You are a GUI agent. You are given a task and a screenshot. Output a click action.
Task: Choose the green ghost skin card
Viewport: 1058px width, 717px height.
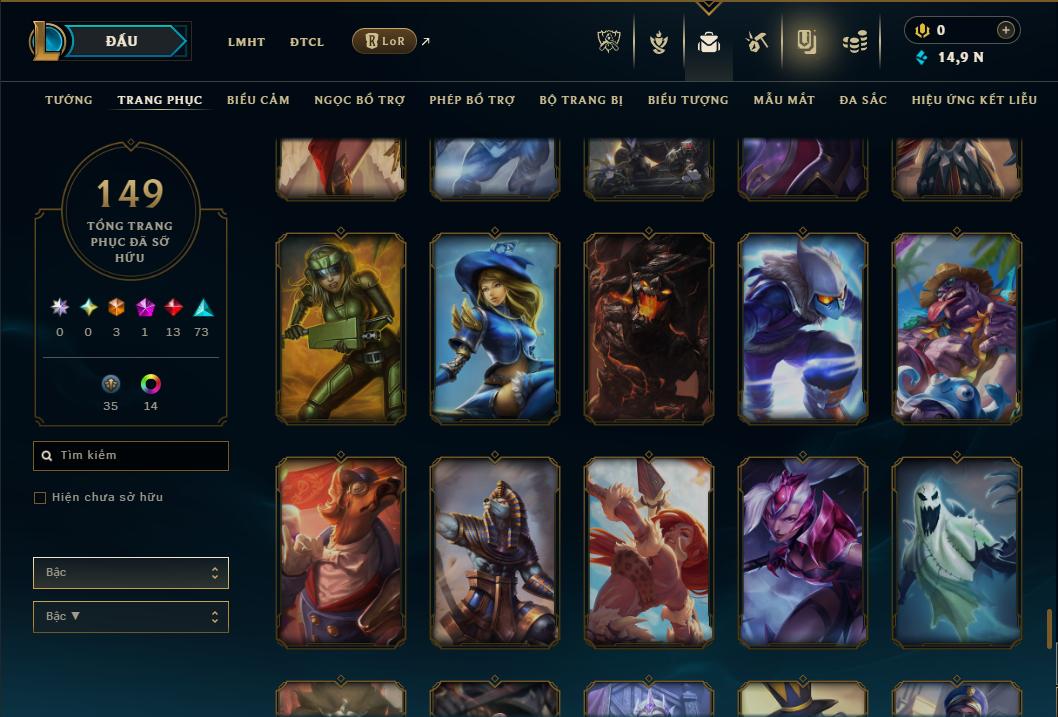[x=957, y=551]
